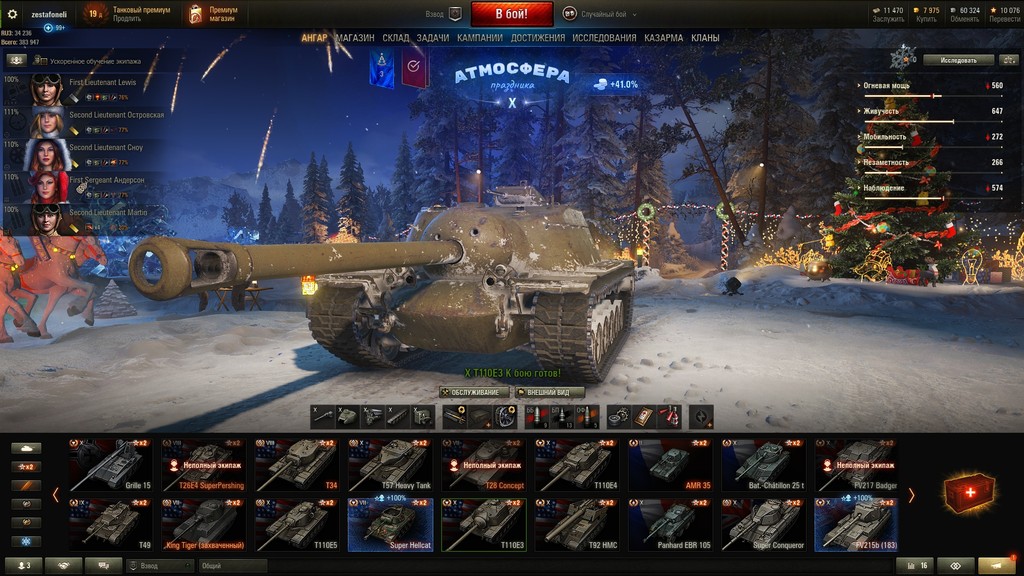1024x576 pixels.
Task: Open the КЛАНЫ tab
Action: tap(705, 38)
